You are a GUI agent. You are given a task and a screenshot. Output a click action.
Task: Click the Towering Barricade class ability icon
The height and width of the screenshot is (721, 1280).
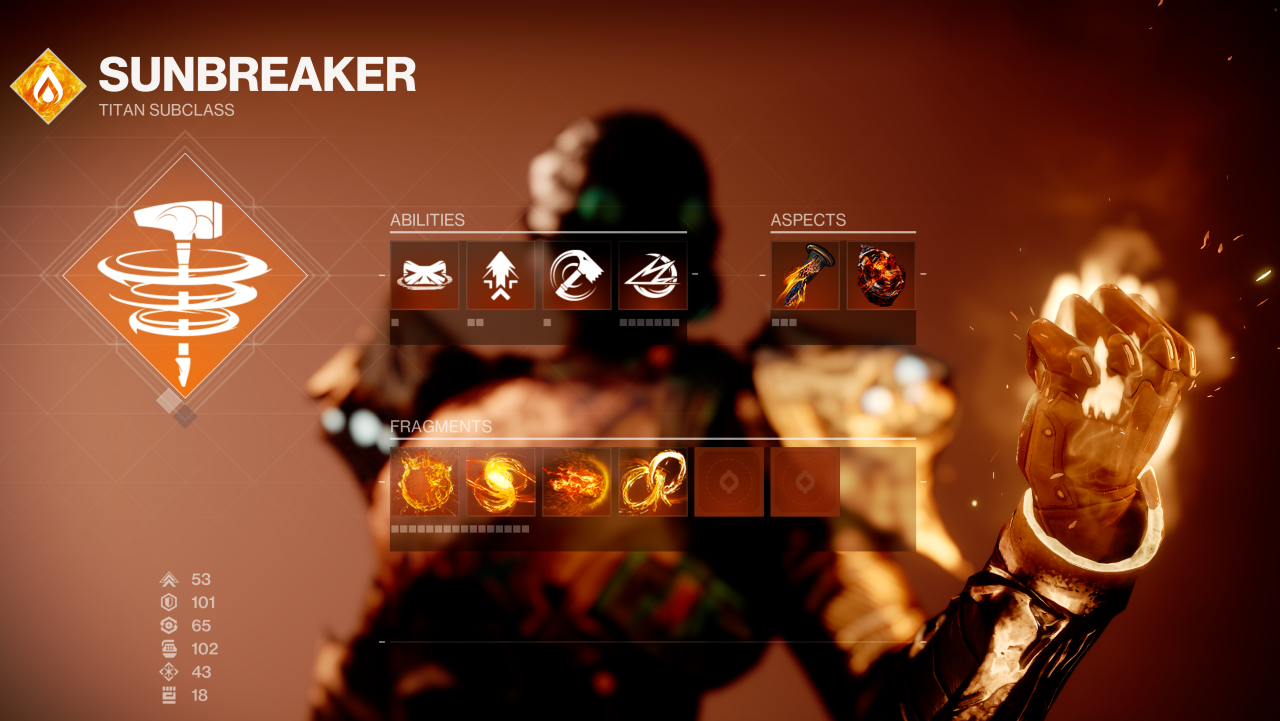424,276
